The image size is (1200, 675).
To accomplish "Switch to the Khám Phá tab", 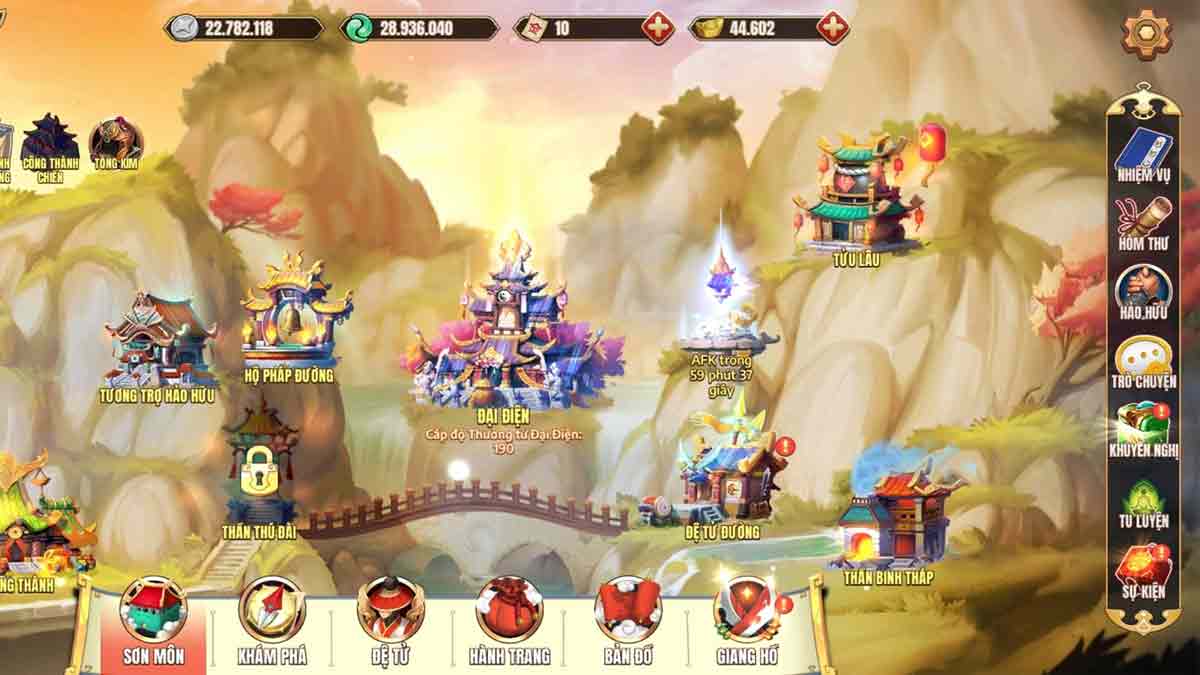I will tap(272, 619).
